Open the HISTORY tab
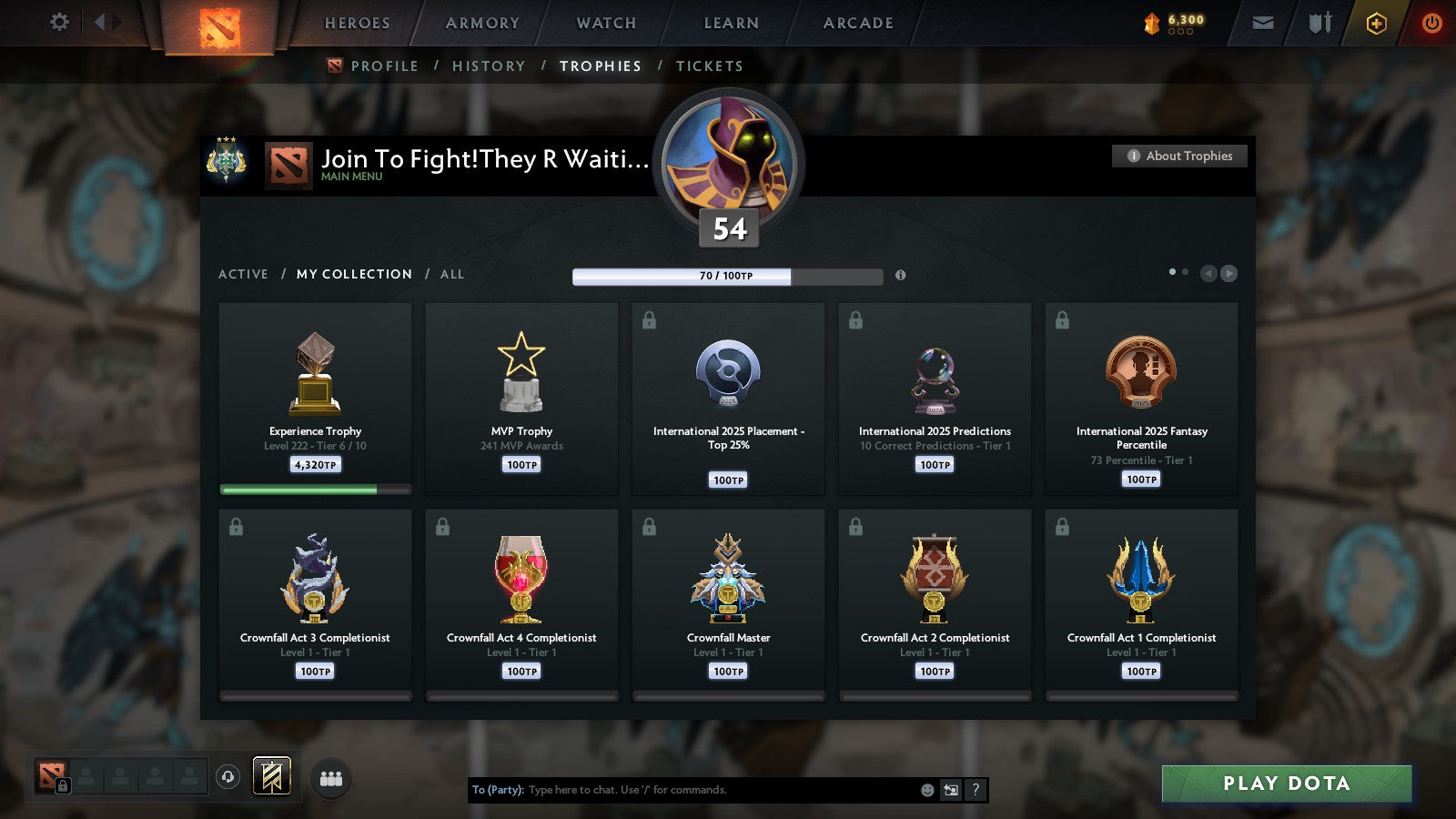 pyautogui.click(x=489, y=66)
